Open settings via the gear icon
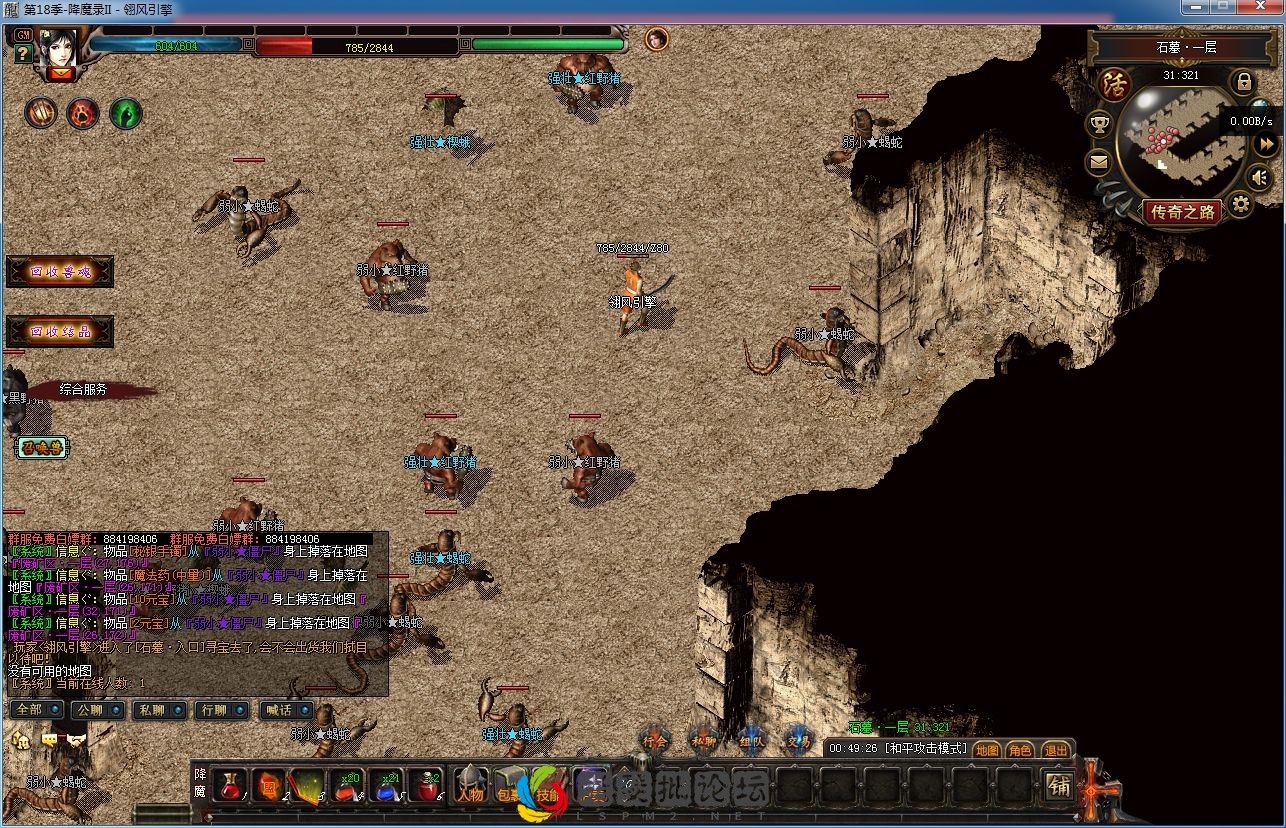 [x=1240, y=206]
